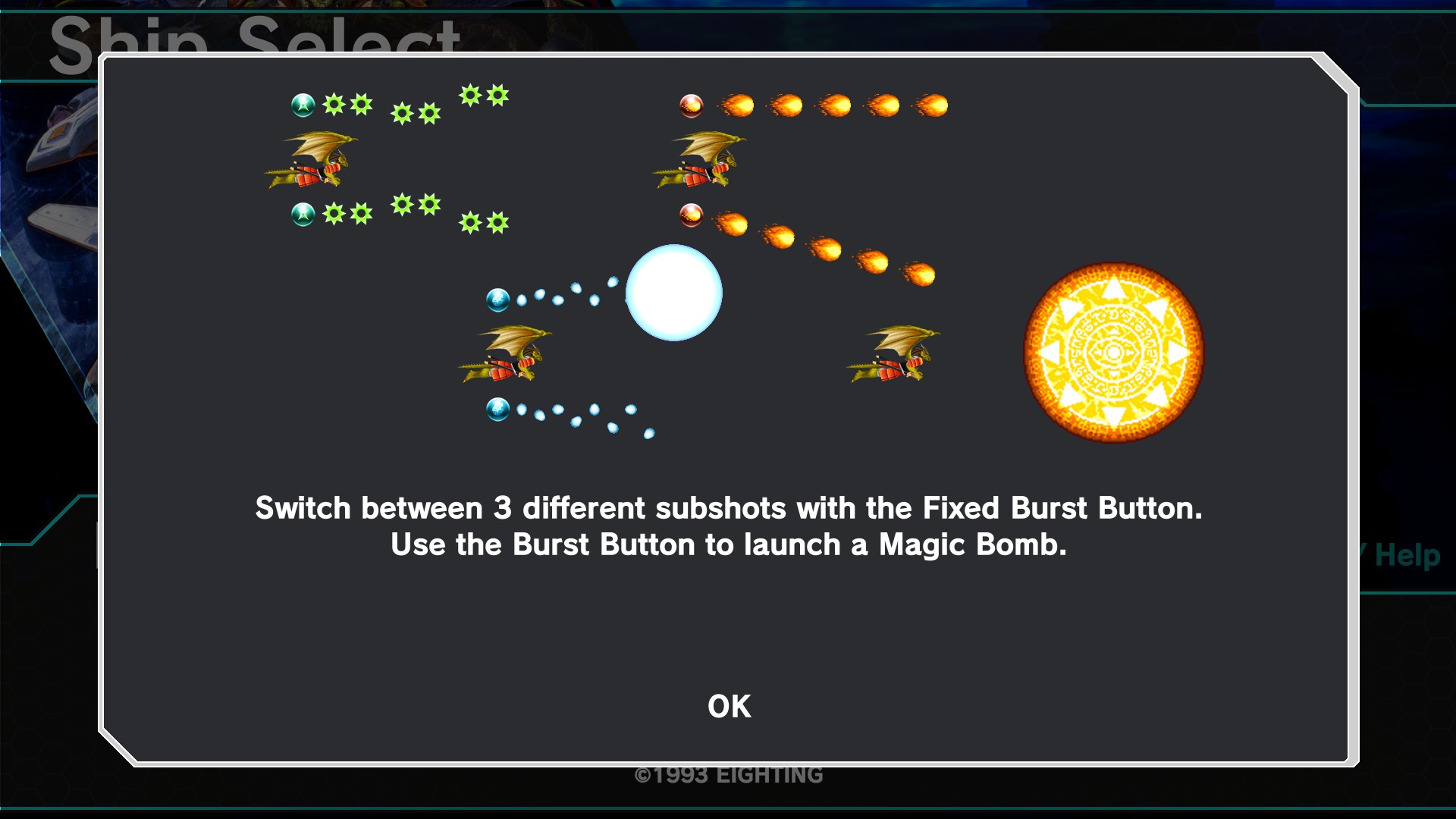Toggle the lower blue bubble orb
The width and height of the screenshot is (1456, 819).
pos(499,409)
